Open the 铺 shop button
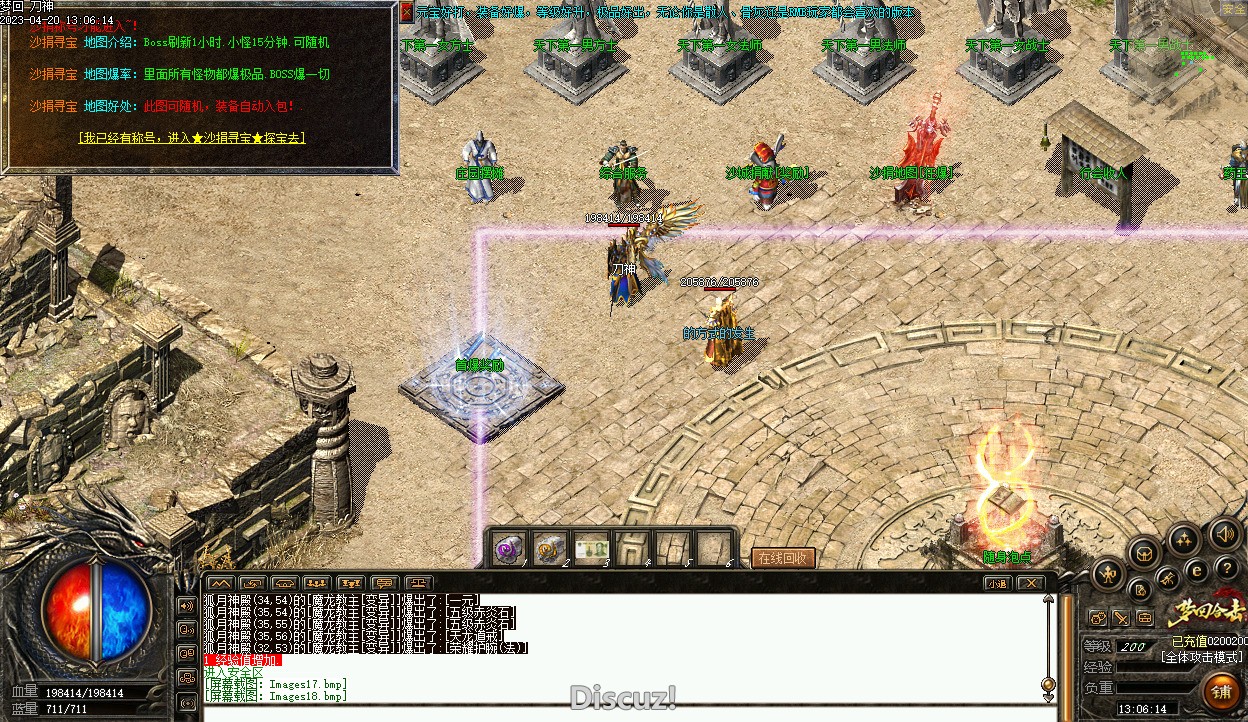Image resolution: width=1248 pixels, height=722 pixels. 1221,691
